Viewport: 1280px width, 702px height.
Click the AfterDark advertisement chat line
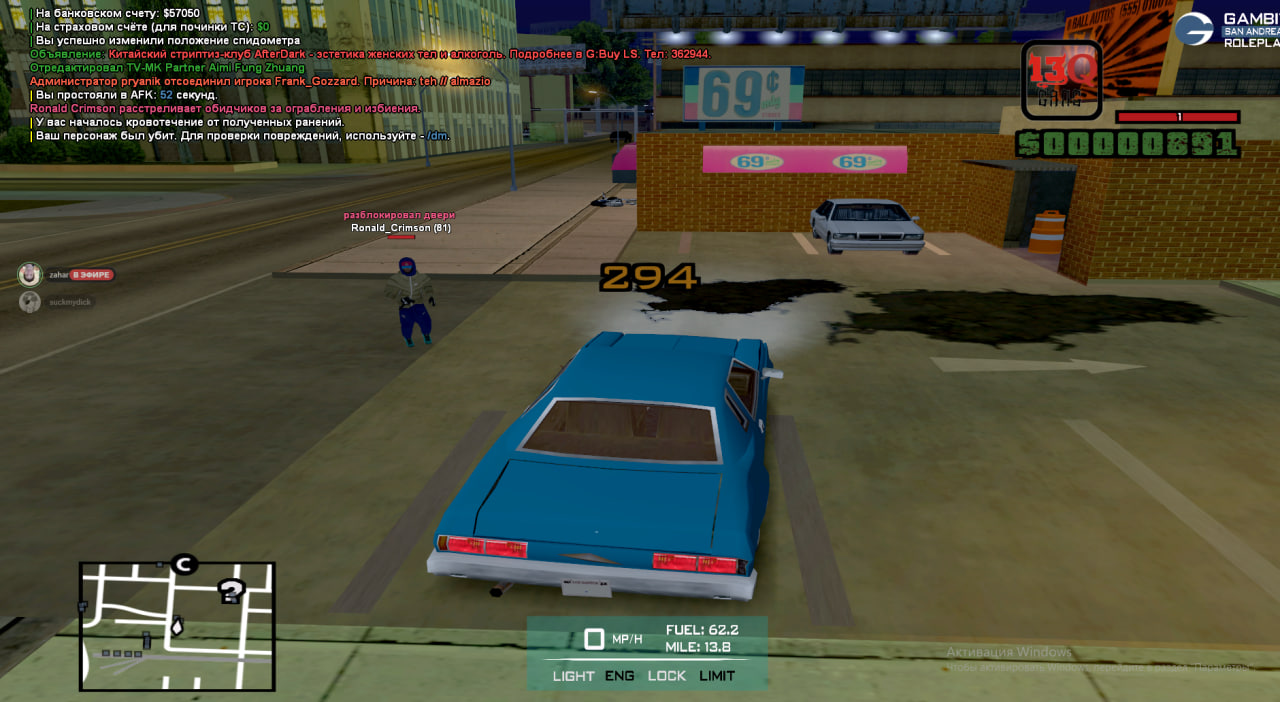coord(370,54)
